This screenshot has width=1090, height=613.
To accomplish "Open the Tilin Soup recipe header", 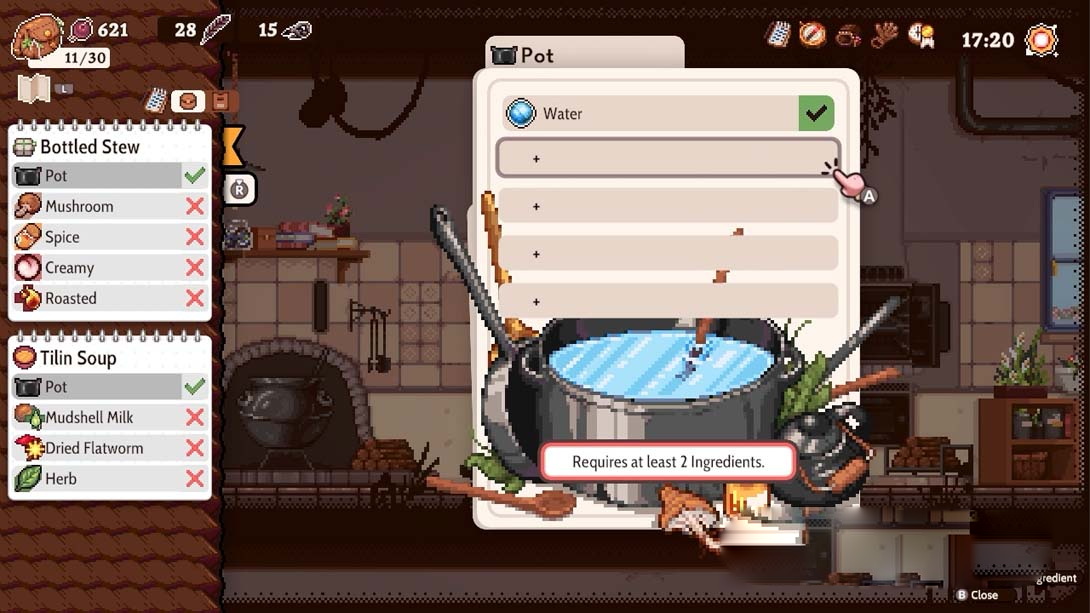I will pos(110,358).
